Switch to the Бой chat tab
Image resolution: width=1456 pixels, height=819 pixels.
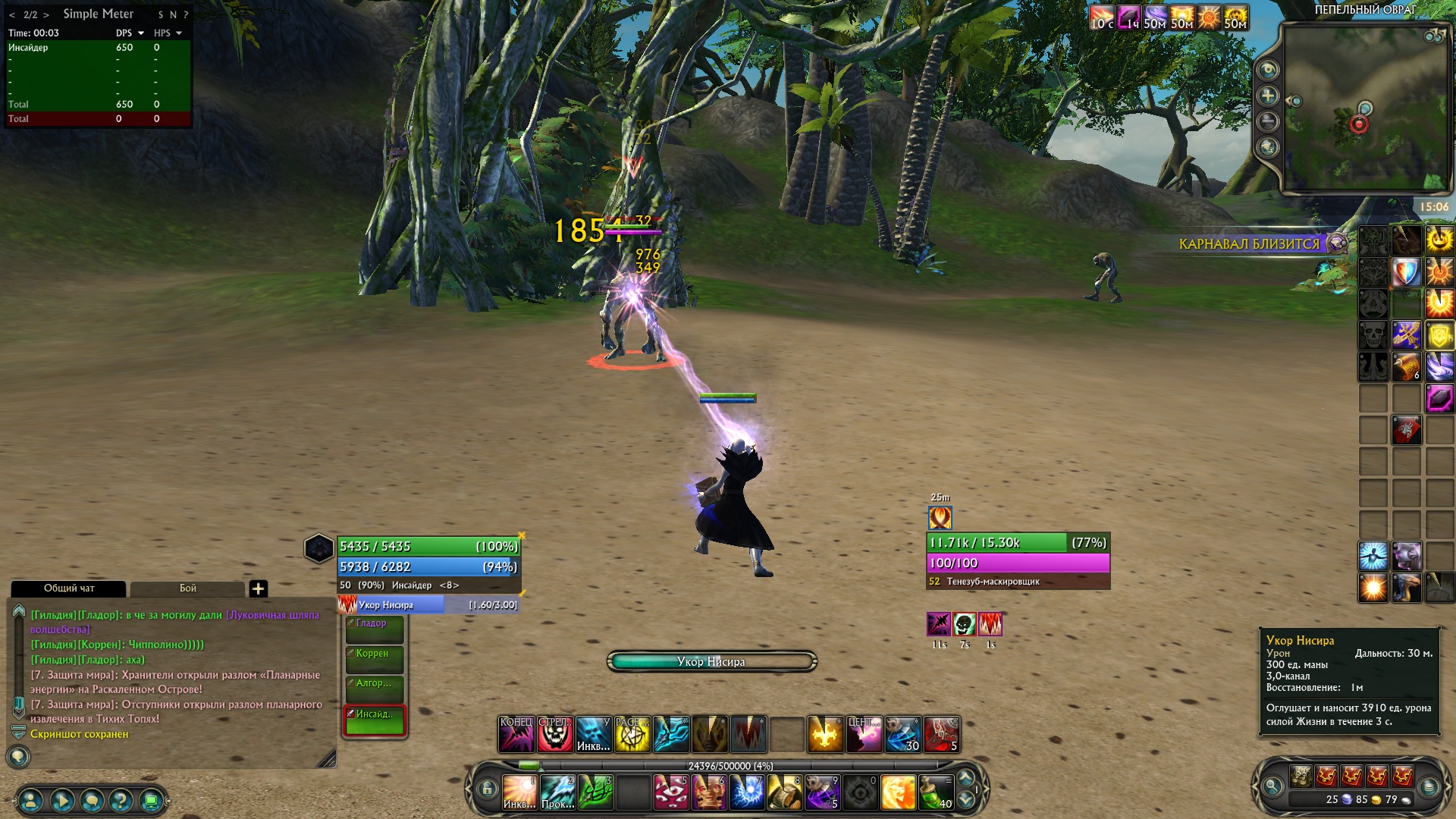tap(187, 588)
